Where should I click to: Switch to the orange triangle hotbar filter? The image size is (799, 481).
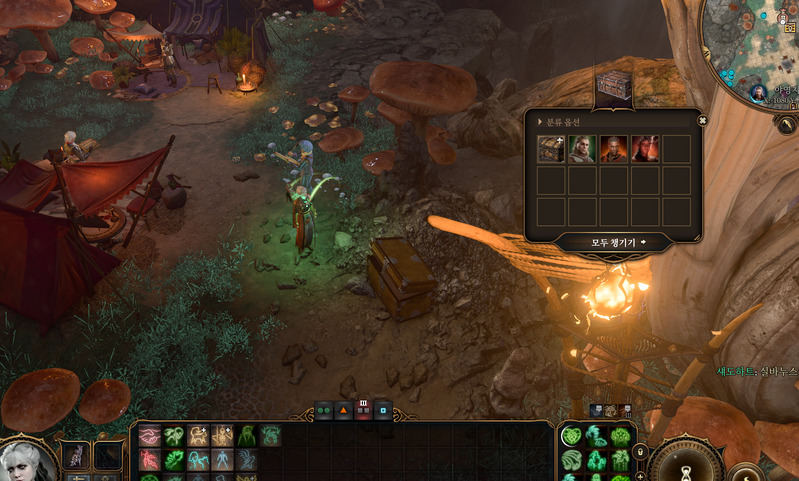[x=344, y=410]
